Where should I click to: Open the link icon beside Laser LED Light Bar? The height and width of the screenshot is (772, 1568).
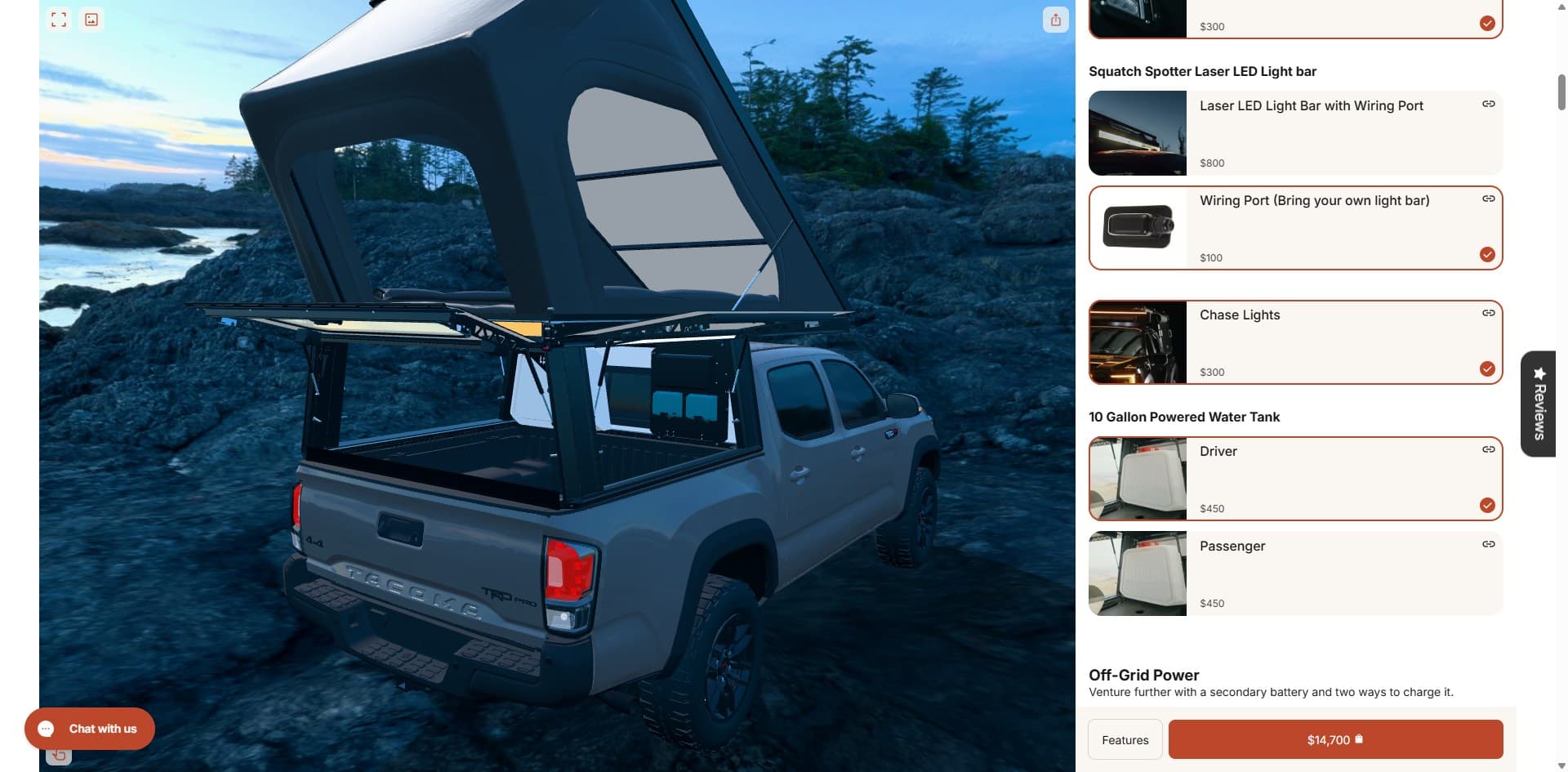click(x=1488, y=104)
